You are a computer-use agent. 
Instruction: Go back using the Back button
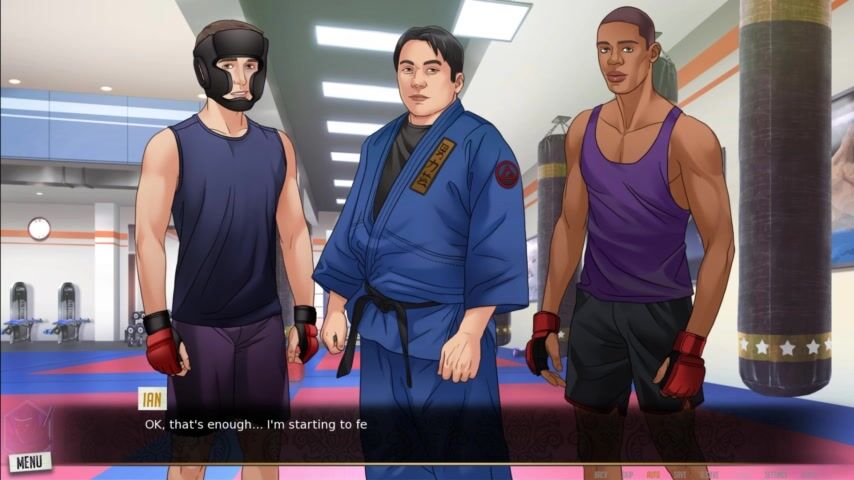click(x=601, y=474)
